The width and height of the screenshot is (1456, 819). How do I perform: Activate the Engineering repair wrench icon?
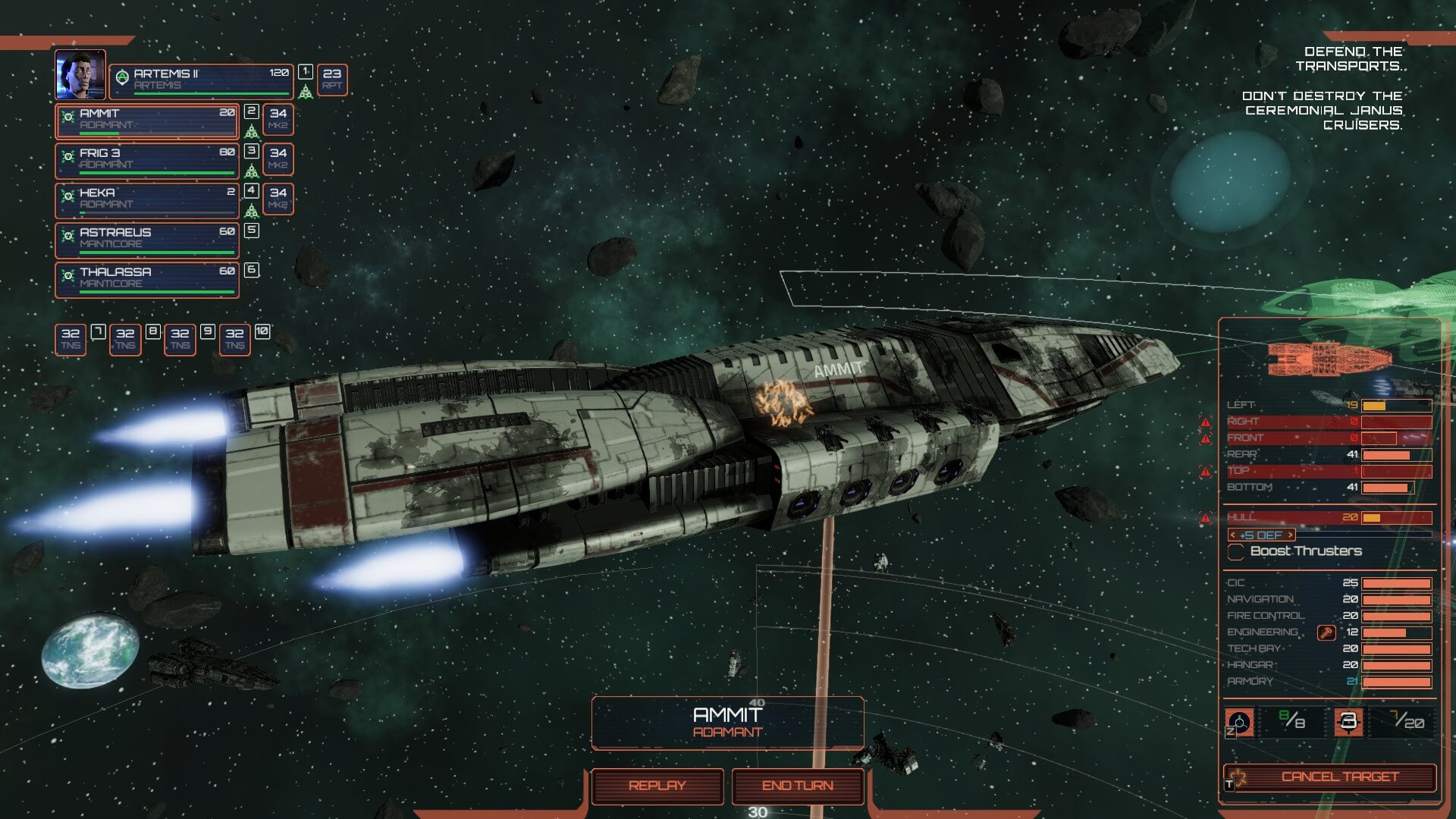tap(1326, 632)
